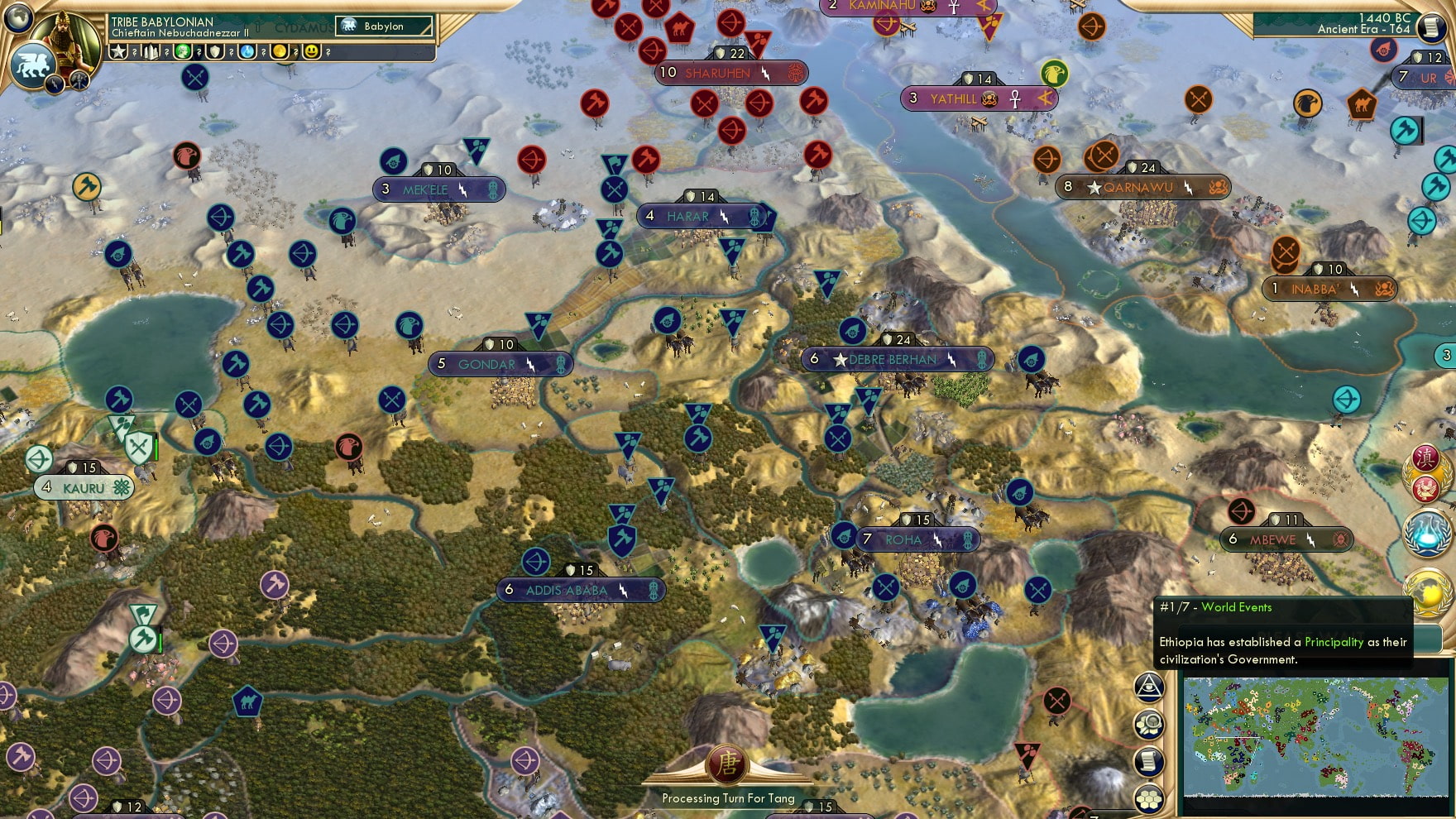Open the Babylon dropdown banner at top
This screenshot has height=819, width=1456.
[x=384, y=26]
